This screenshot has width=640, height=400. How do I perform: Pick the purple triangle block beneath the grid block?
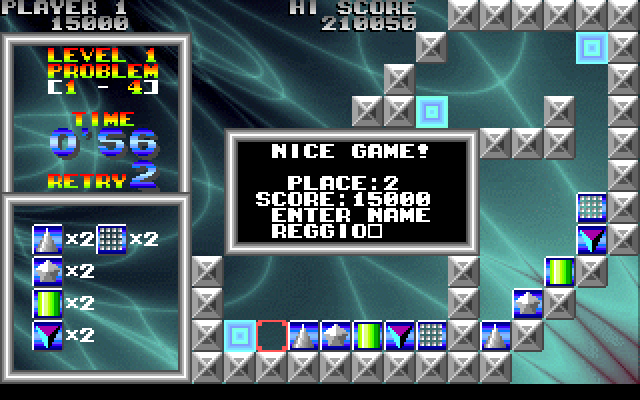point(592,239)
